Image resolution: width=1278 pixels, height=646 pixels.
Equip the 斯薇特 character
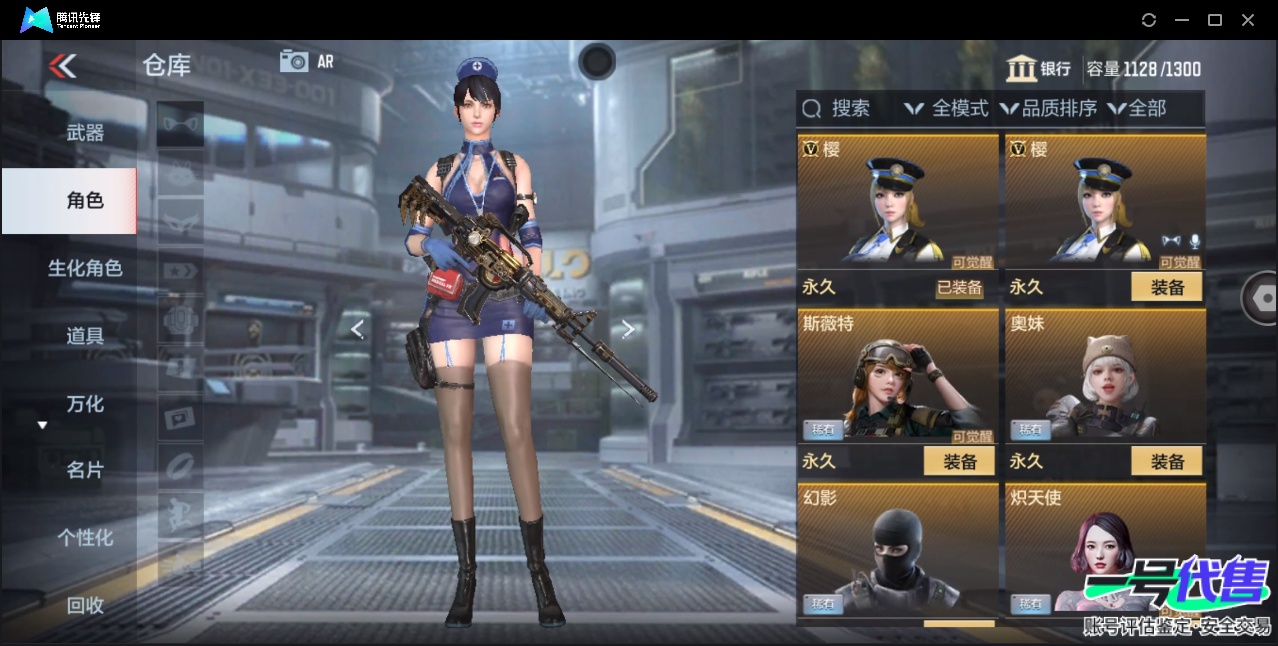[x=959, y=461]
